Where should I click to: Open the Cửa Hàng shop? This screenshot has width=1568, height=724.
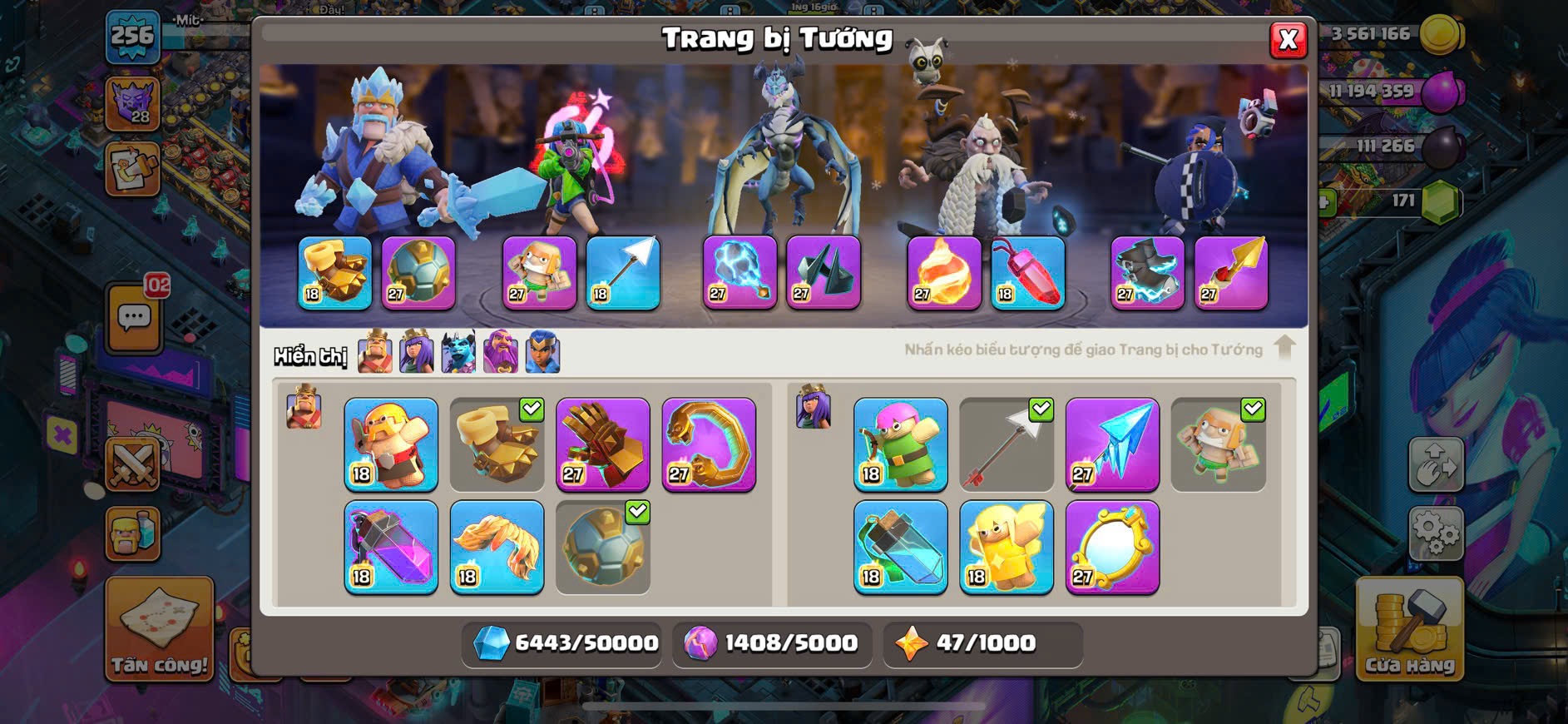(x=1409, y=630)
